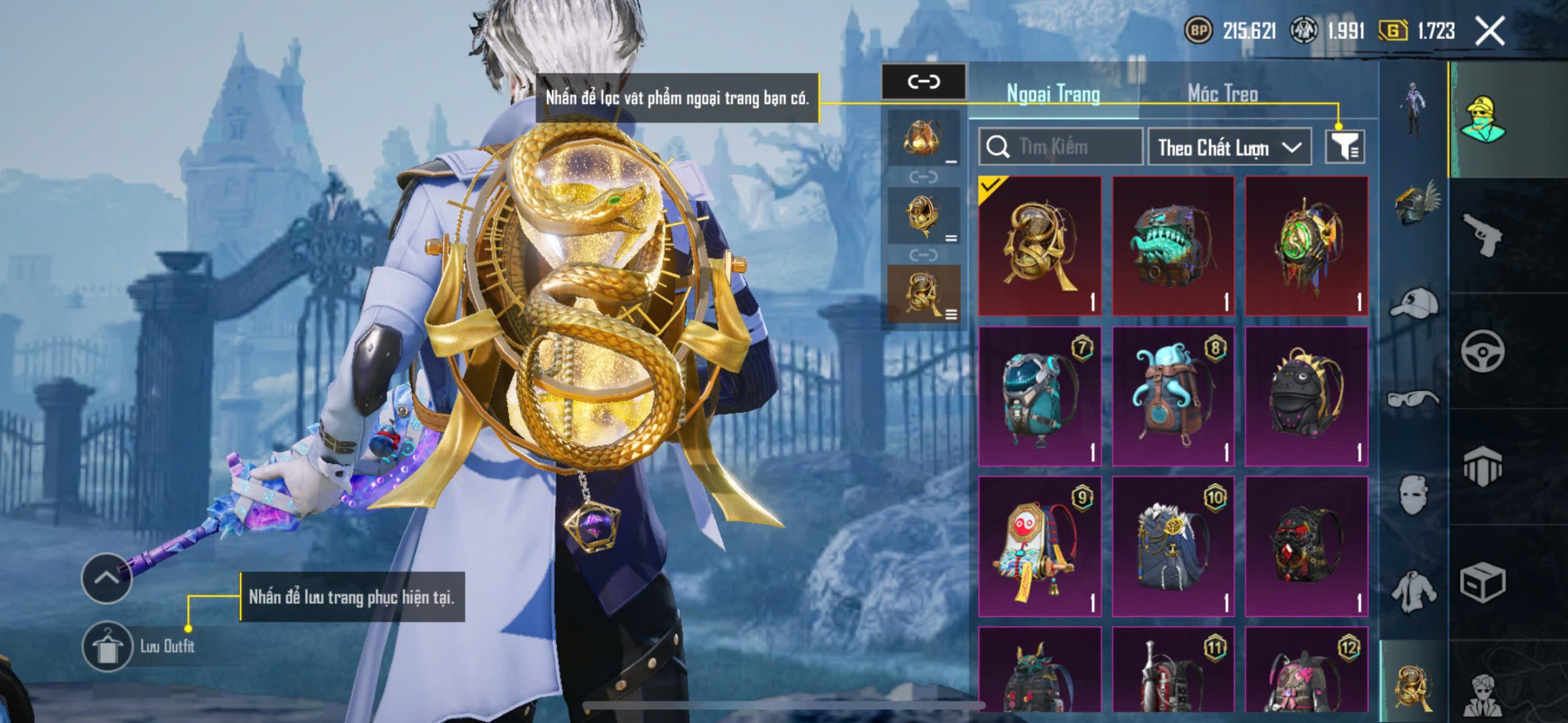The image size is (1568, 723).
Task: Switch to the Móc Treo tab
Action: pyautogui.click(x=1223, y=94)
